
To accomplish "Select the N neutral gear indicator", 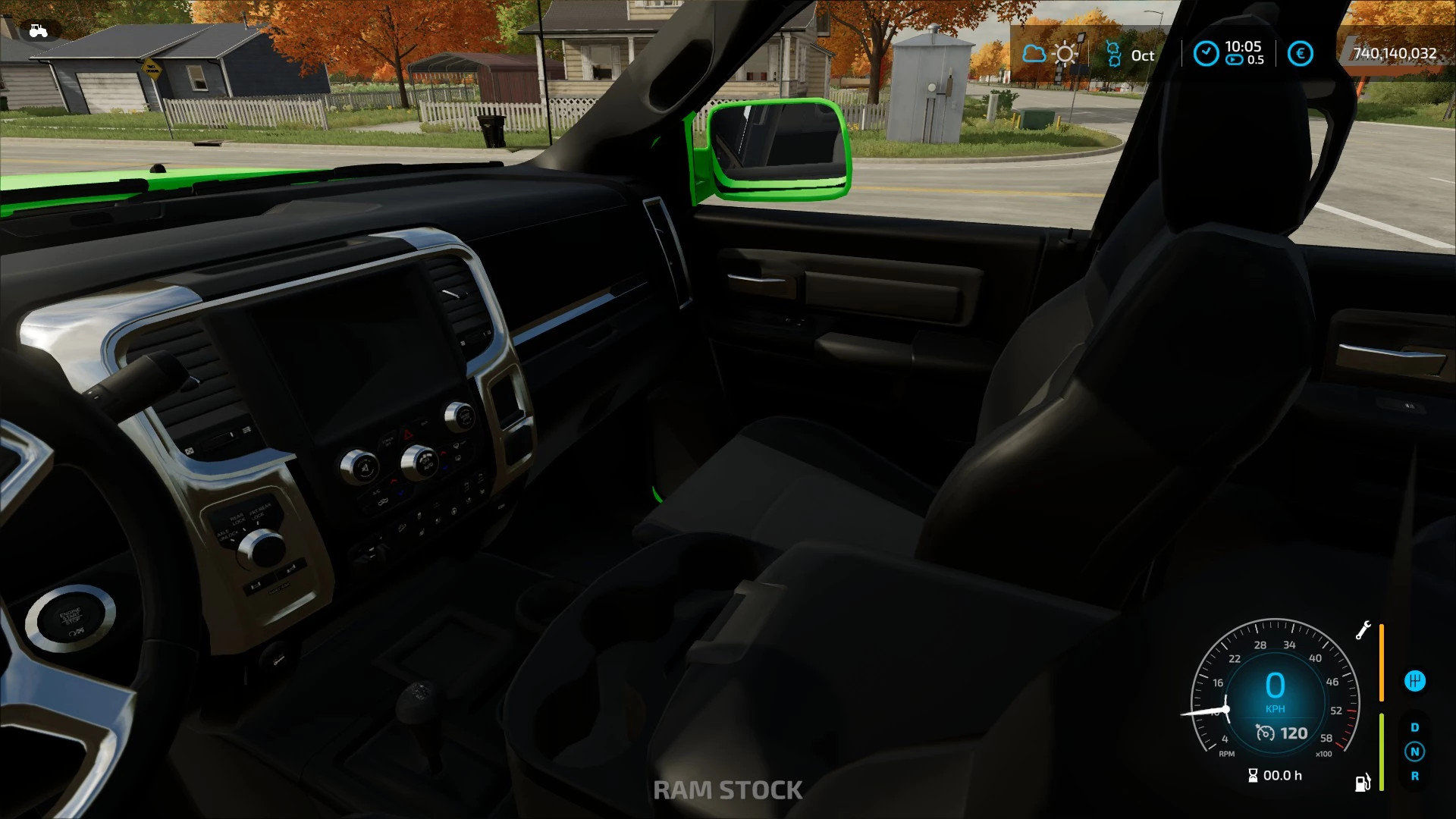I will 1414,752.
